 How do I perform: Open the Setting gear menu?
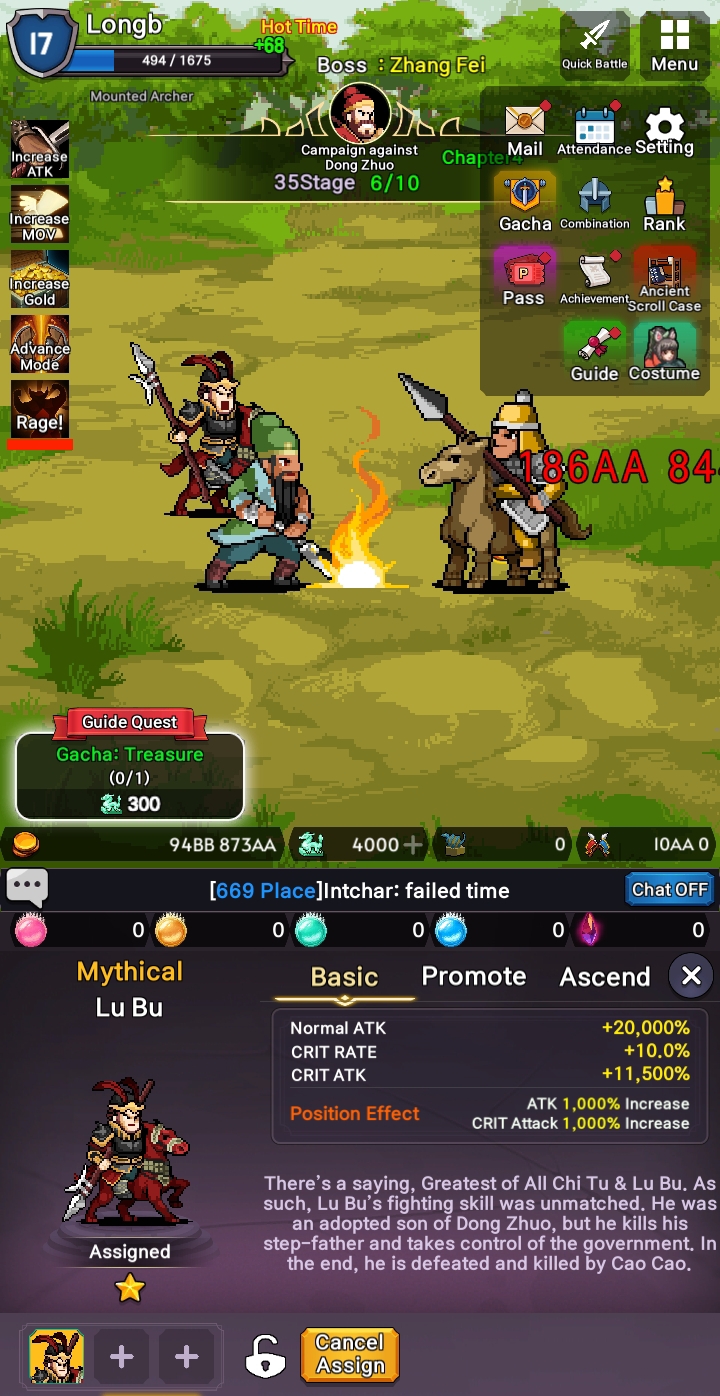coord(664,130)
